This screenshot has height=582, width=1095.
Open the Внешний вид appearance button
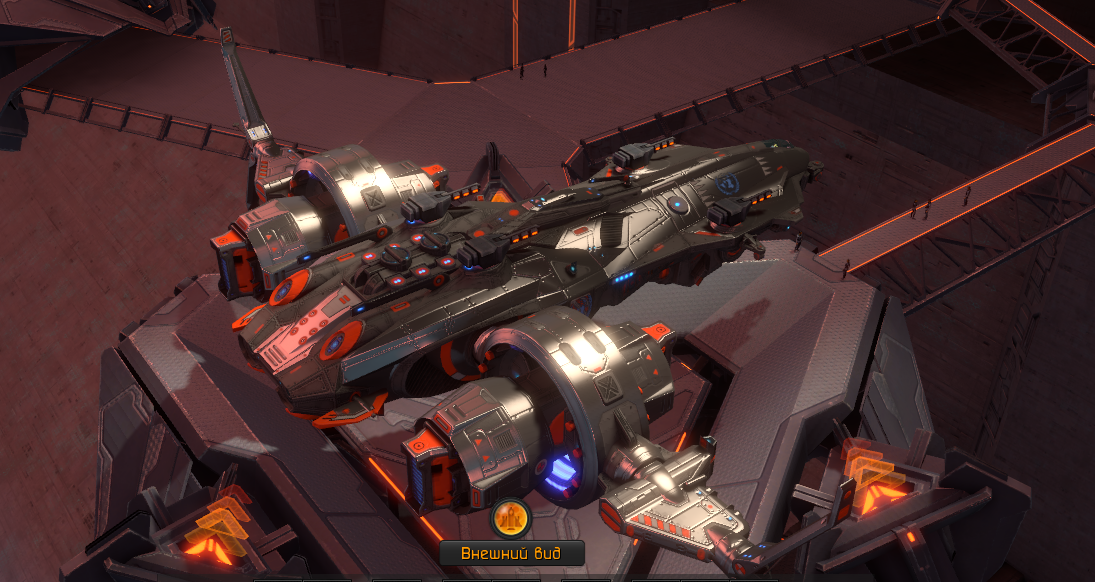(511, 553)
